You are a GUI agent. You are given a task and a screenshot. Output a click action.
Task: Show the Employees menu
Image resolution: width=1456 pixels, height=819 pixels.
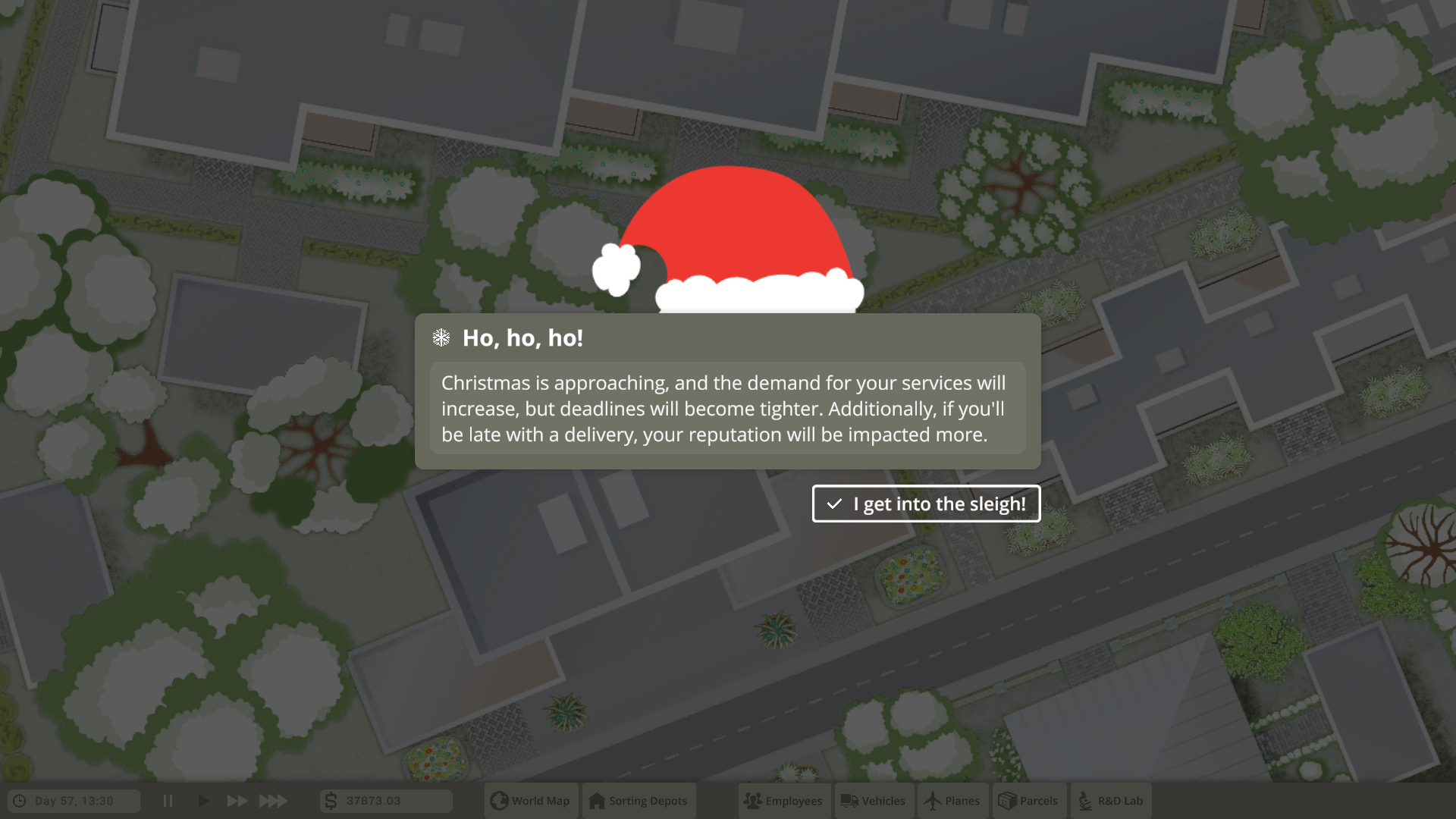coord(784,801)
